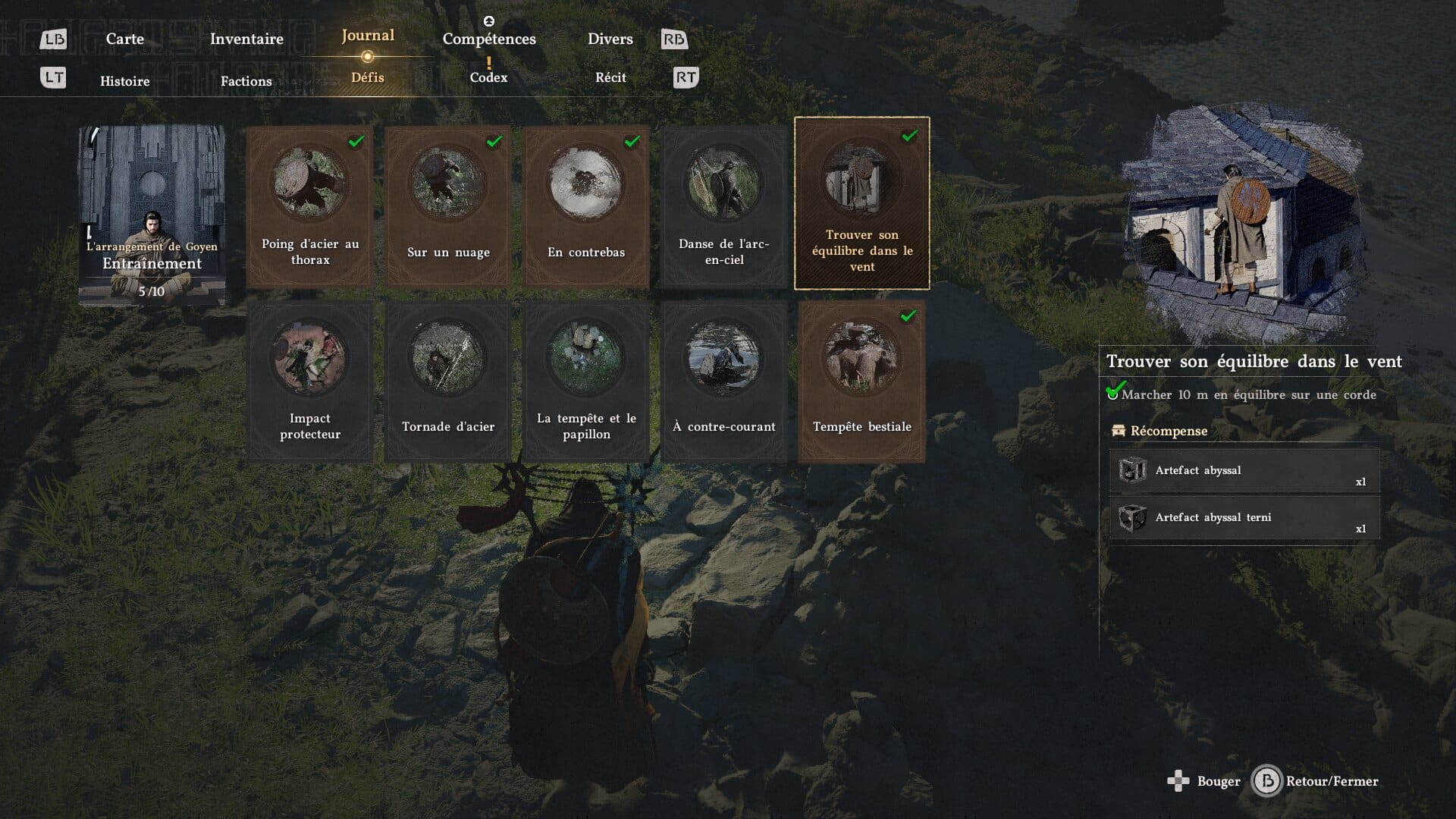View La tempête et le papillon challenge

586,381
